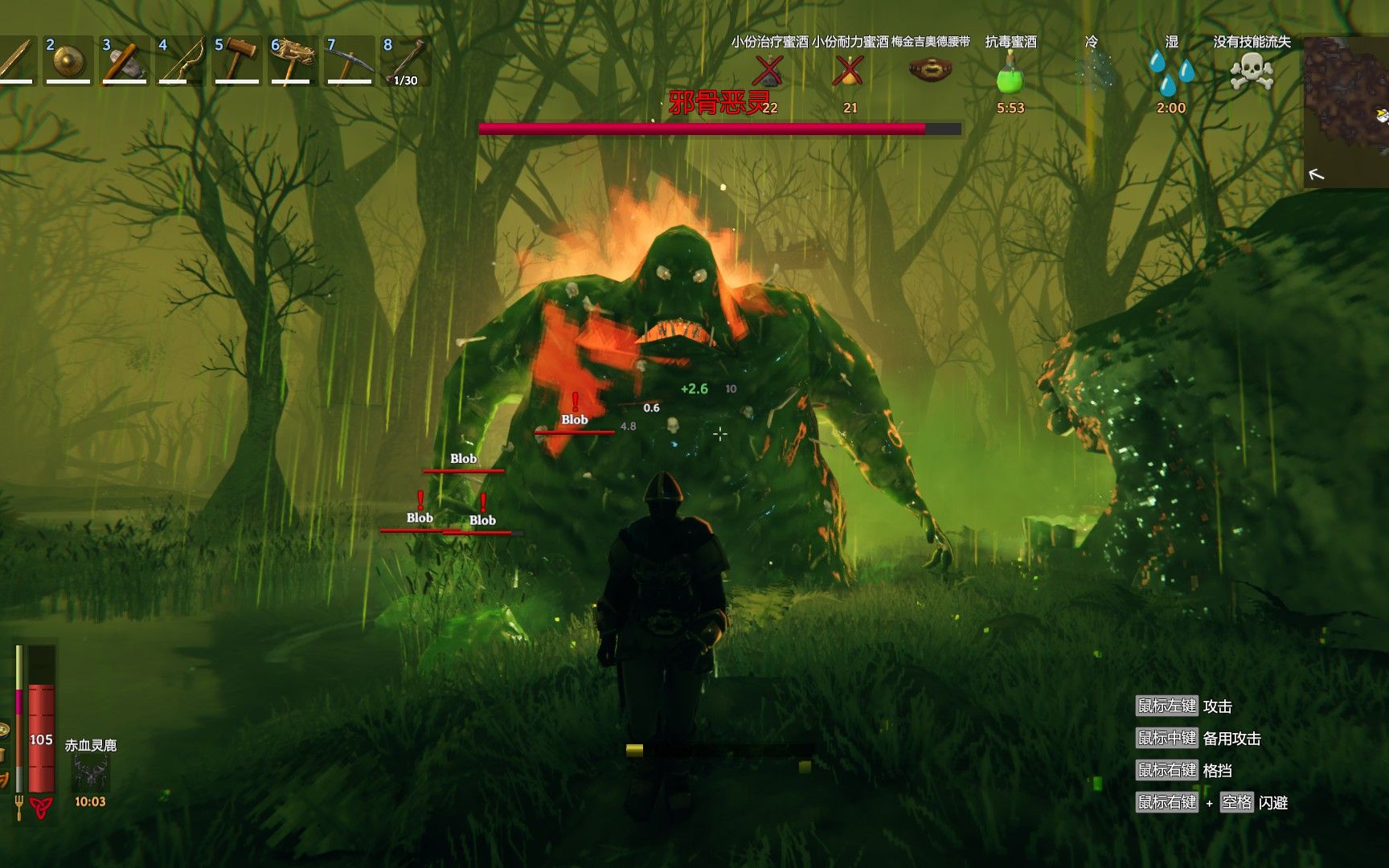The height and width of the screenshot is (868, 1389).
Task: Inspect the skull no-skill-loss status icon
Action: pyautogui.click(x=1252, y=72)
